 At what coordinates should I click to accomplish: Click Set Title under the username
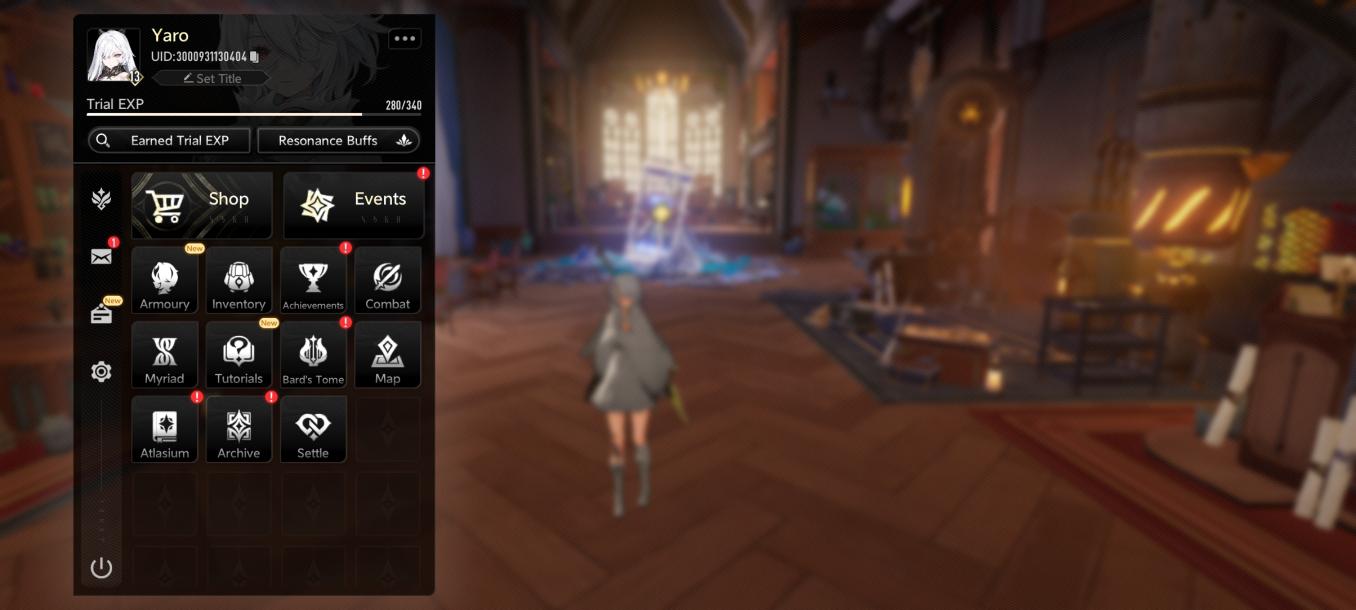(x=212, y=78)
